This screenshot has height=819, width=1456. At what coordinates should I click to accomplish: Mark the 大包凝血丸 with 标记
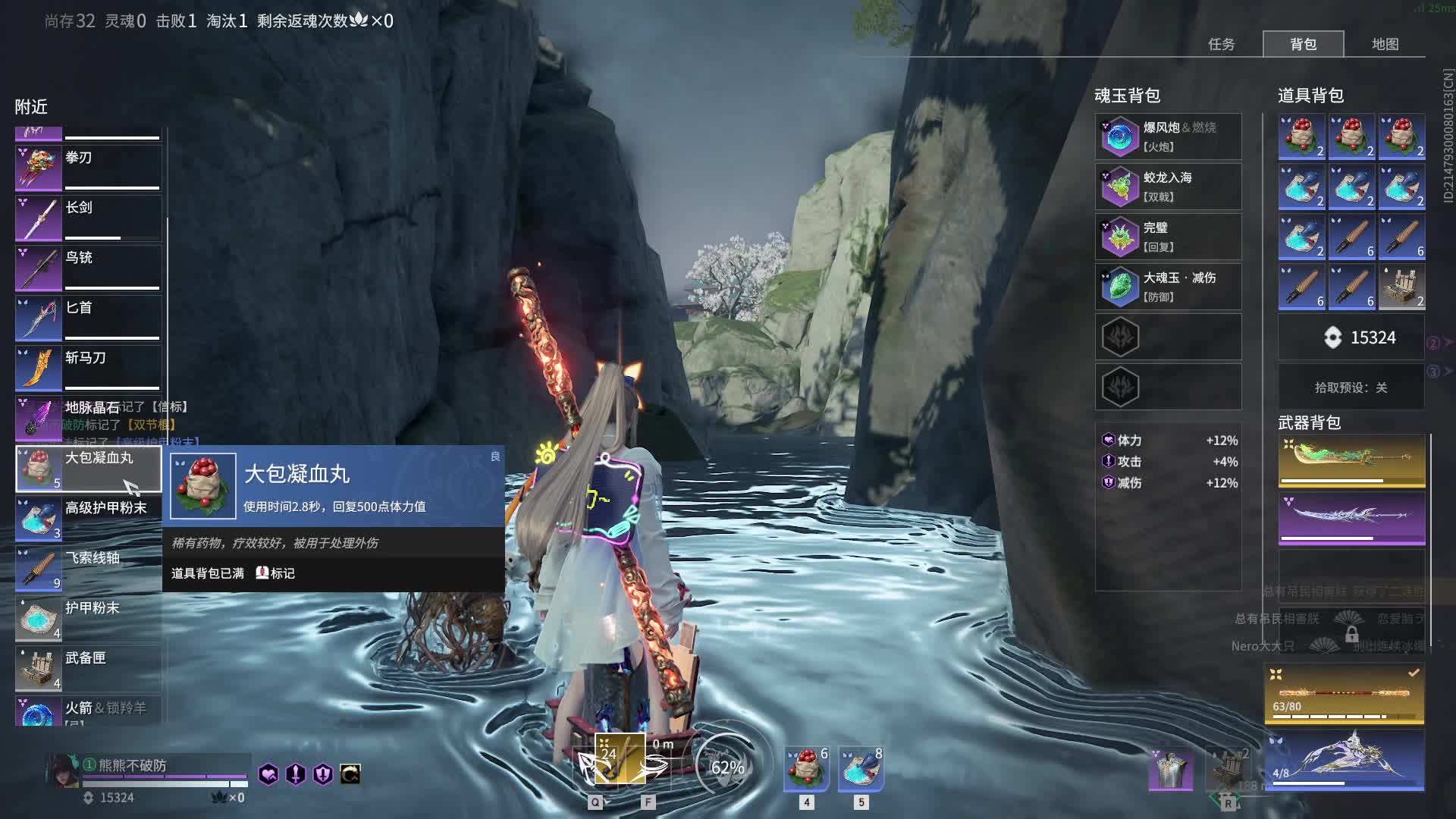click(x=275, y=573)
